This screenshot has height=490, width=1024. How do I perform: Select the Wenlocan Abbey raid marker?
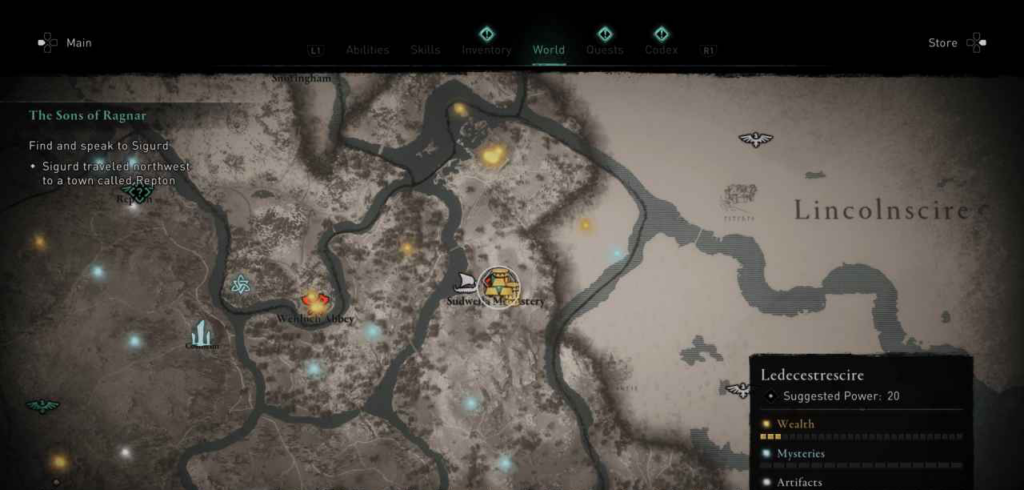[315, 301]
